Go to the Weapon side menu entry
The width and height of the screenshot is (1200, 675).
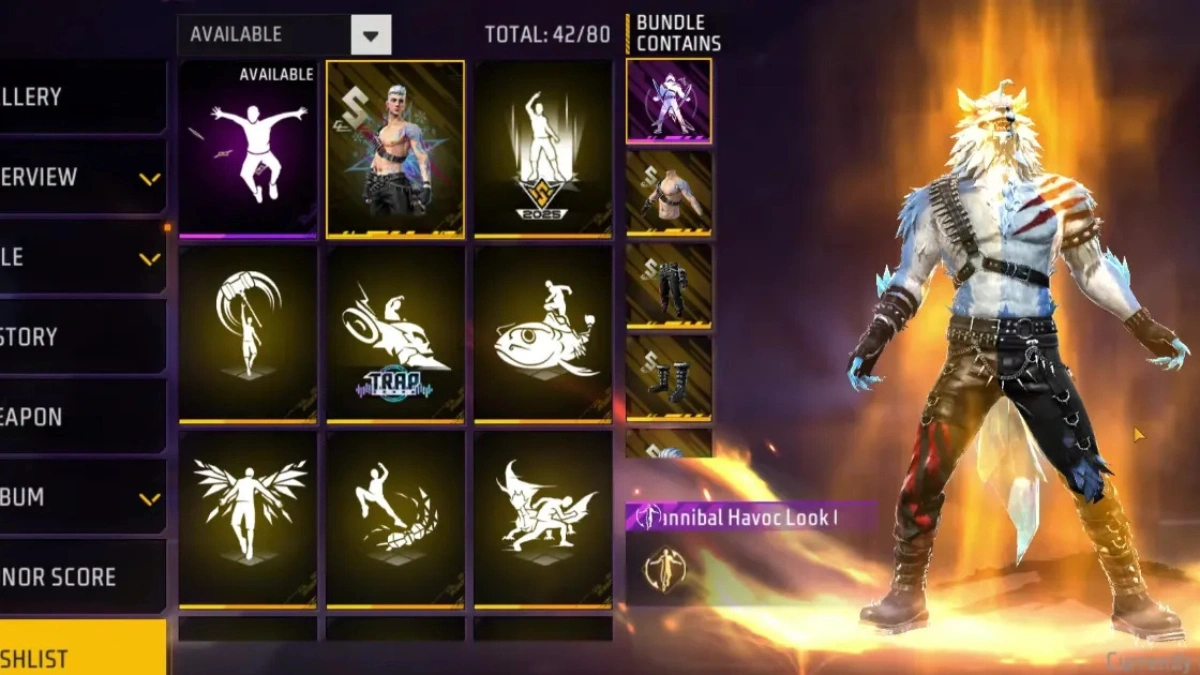[x=82, y=417]
